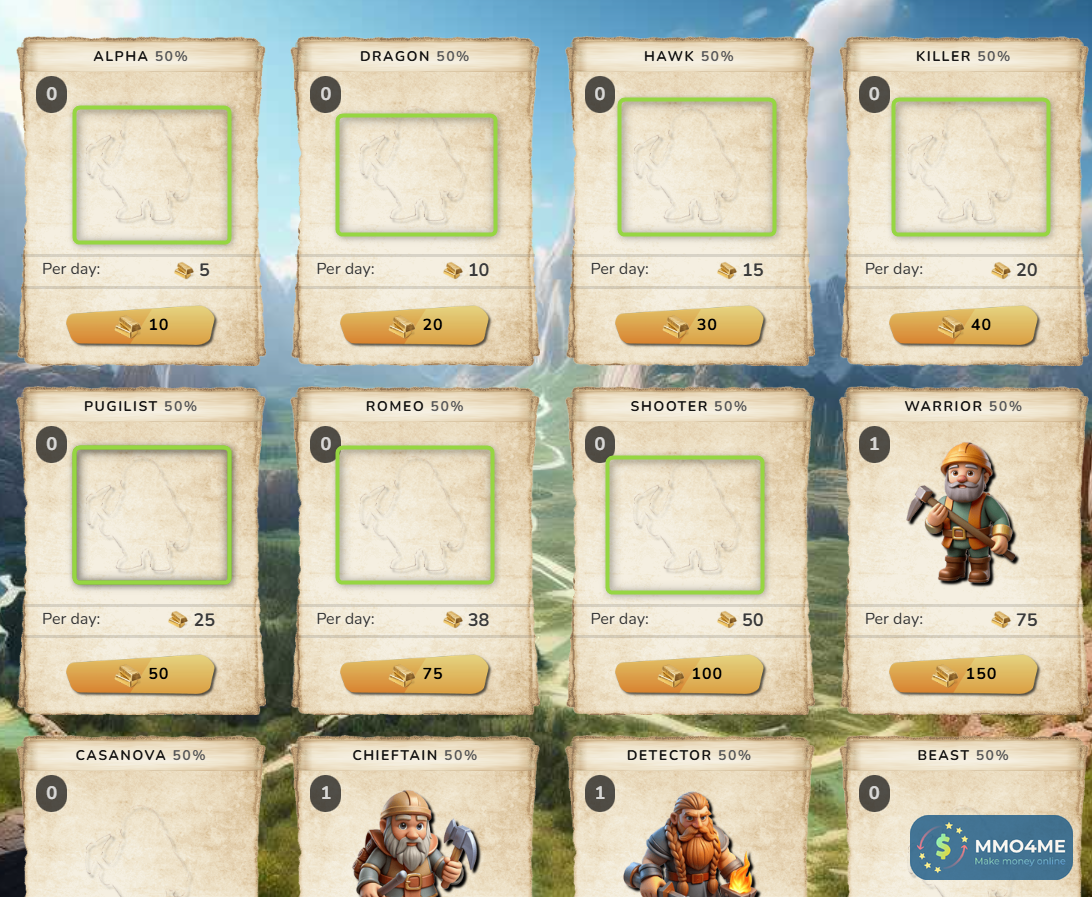Screen dimensions: 1092x897
Task: Buy the Alpha miner for 10 gold
Action: [x=141, y=326]
